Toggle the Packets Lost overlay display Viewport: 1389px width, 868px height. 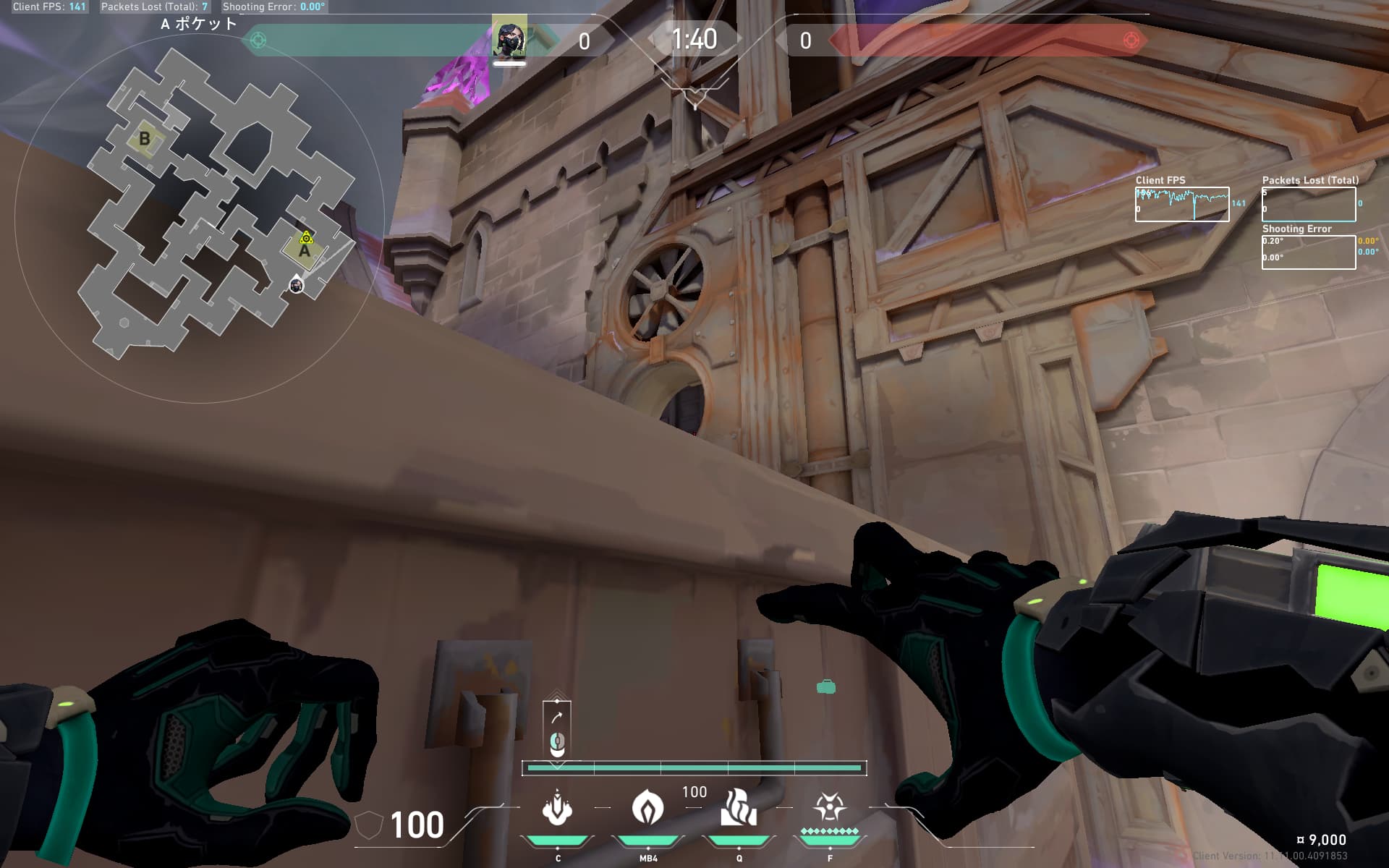coord(1308,203)
